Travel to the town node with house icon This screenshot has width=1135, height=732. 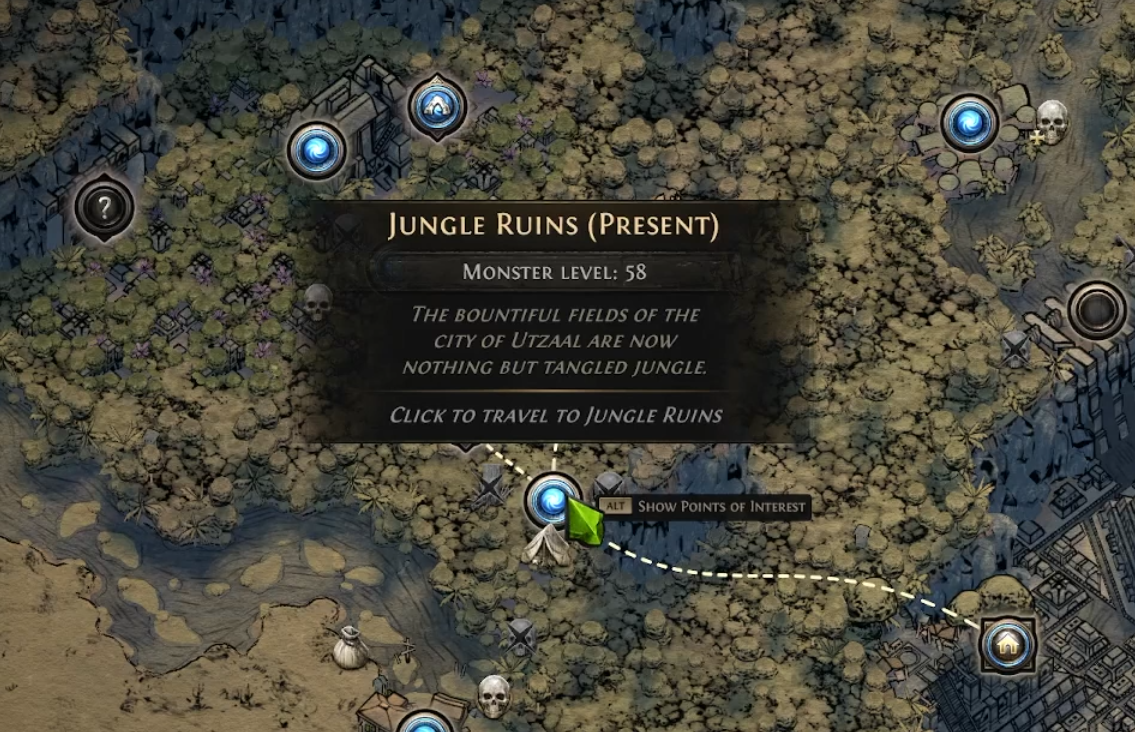tap(1005, 645)
